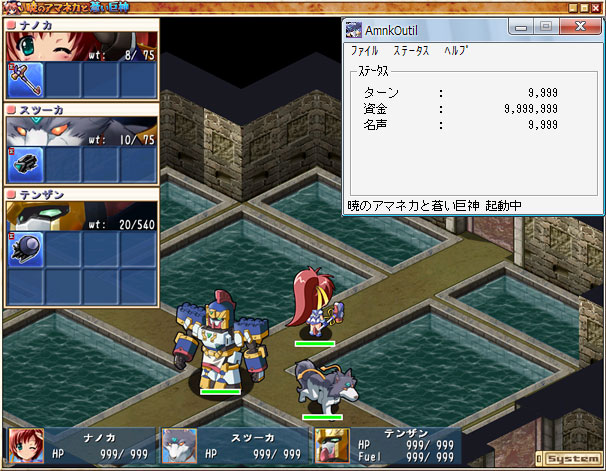The width and height of the screenshot is (606, 471).
Task: Open the ステータス menu in AmnkOutil
Action: point(410,50)
